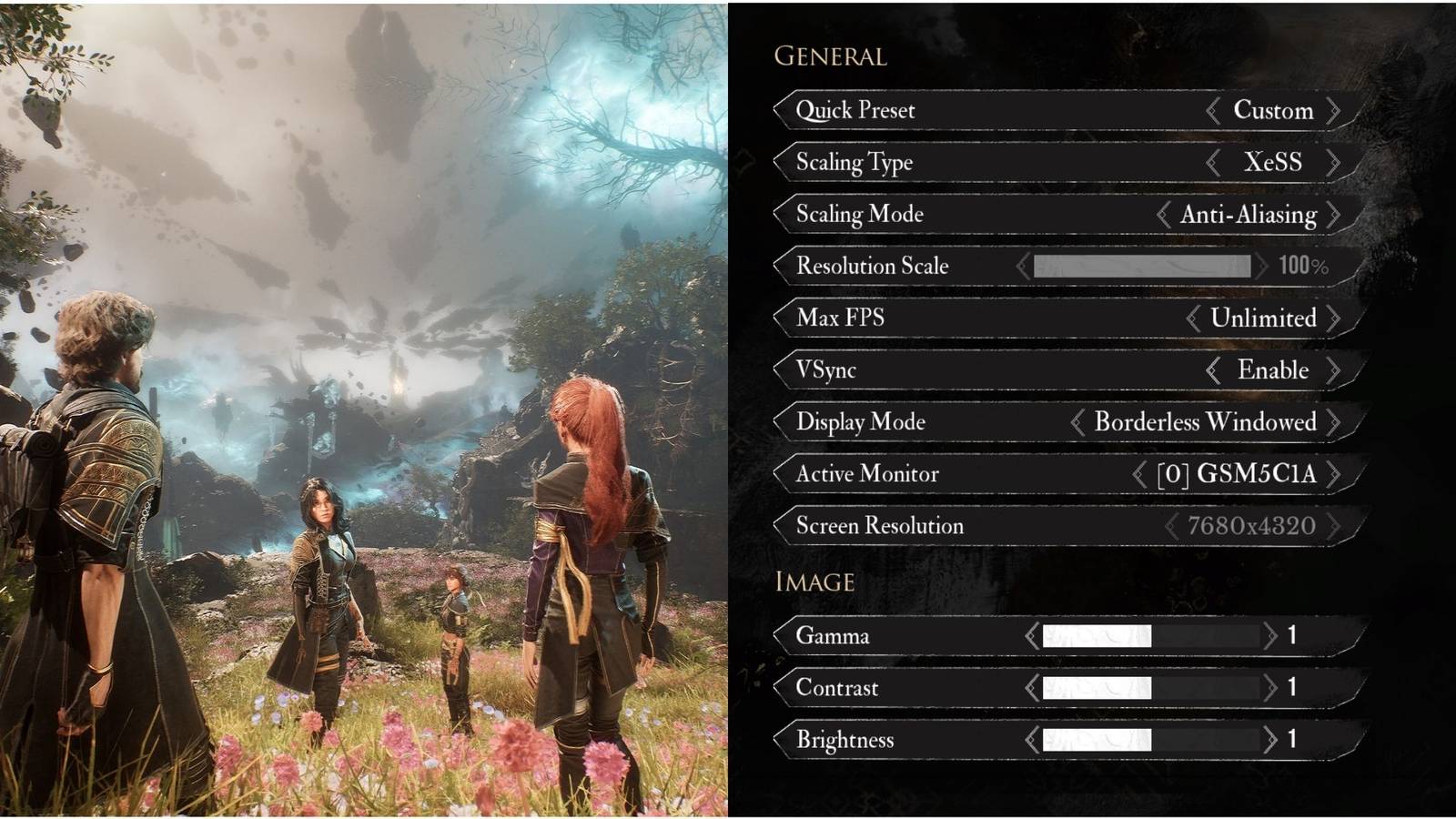
Task: Click right chevron on Borderless Windowed
Action: (1335, 421)
